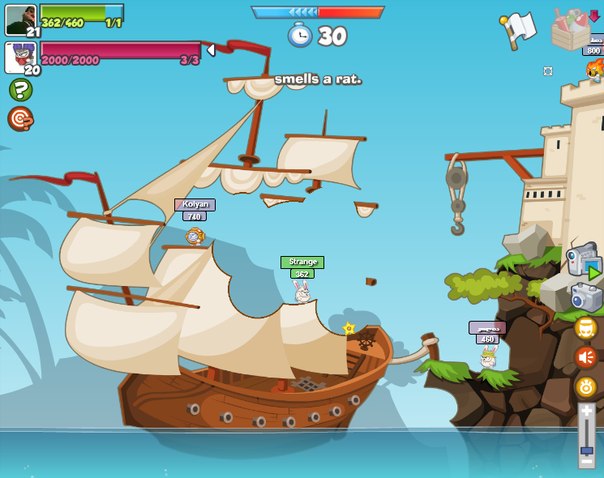Viewport: 604px width, 478px height.
Task: Open the weapons crate inventory
Action: 573,28
